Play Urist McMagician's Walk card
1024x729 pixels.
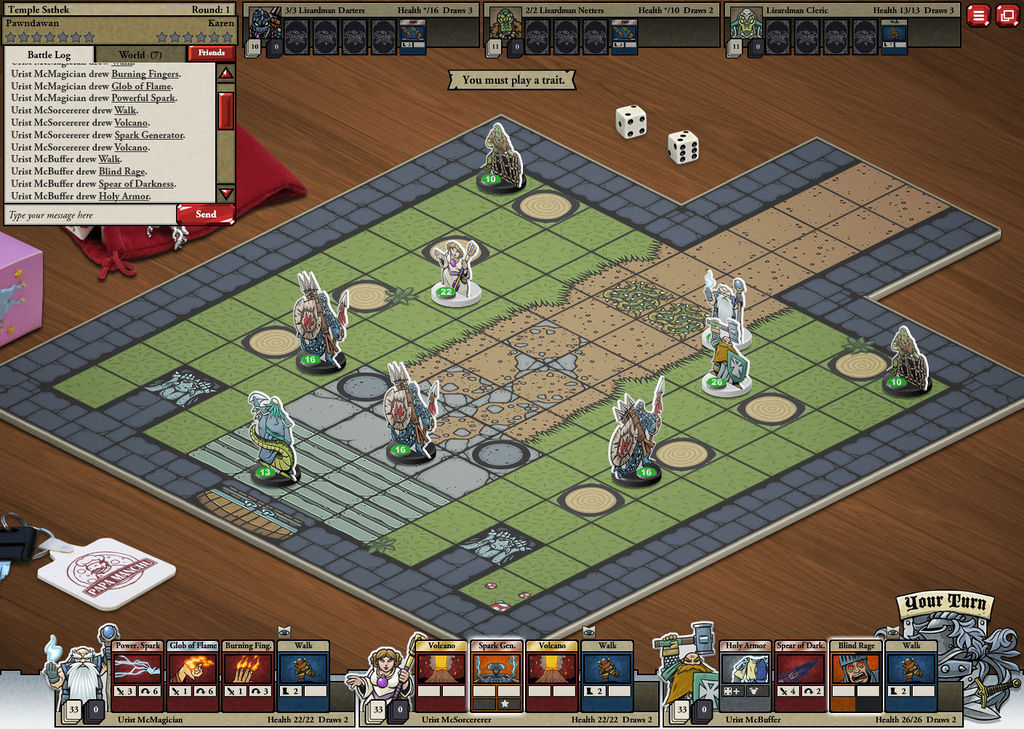pos(302,675)
